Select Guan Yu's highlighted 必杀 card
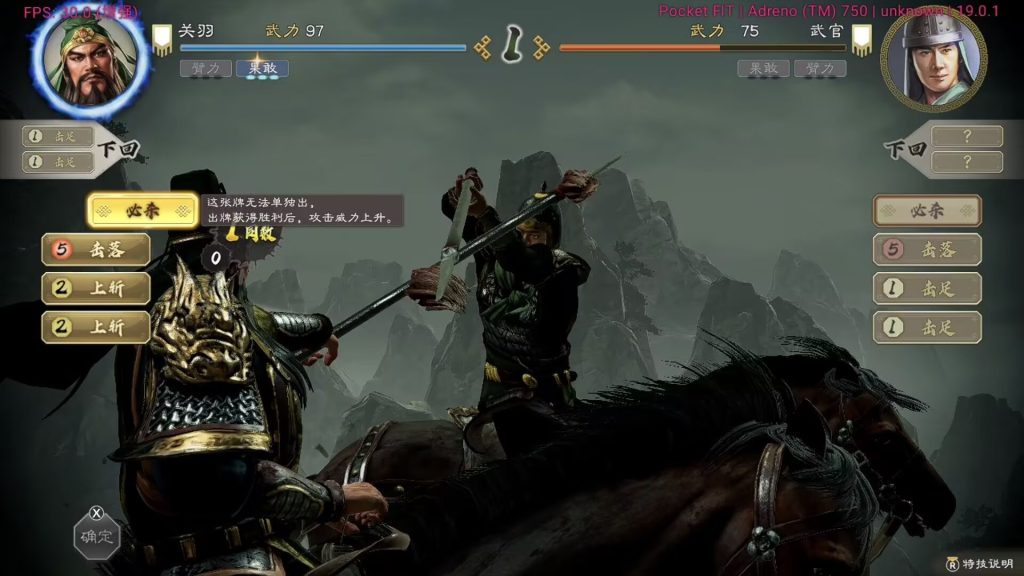 [x=141, y=211]
